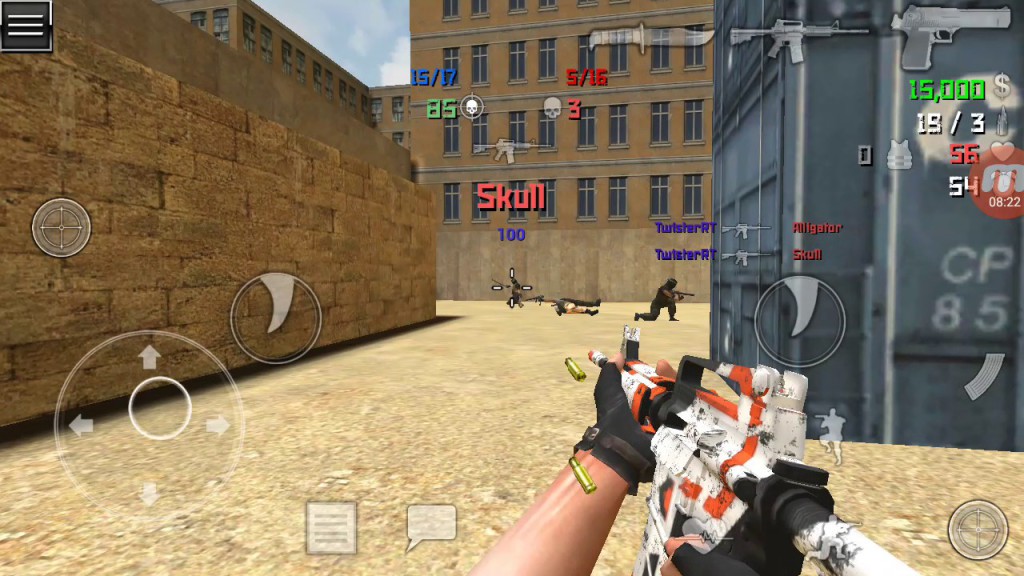Tap the magazine reload icon

point(984,376)
